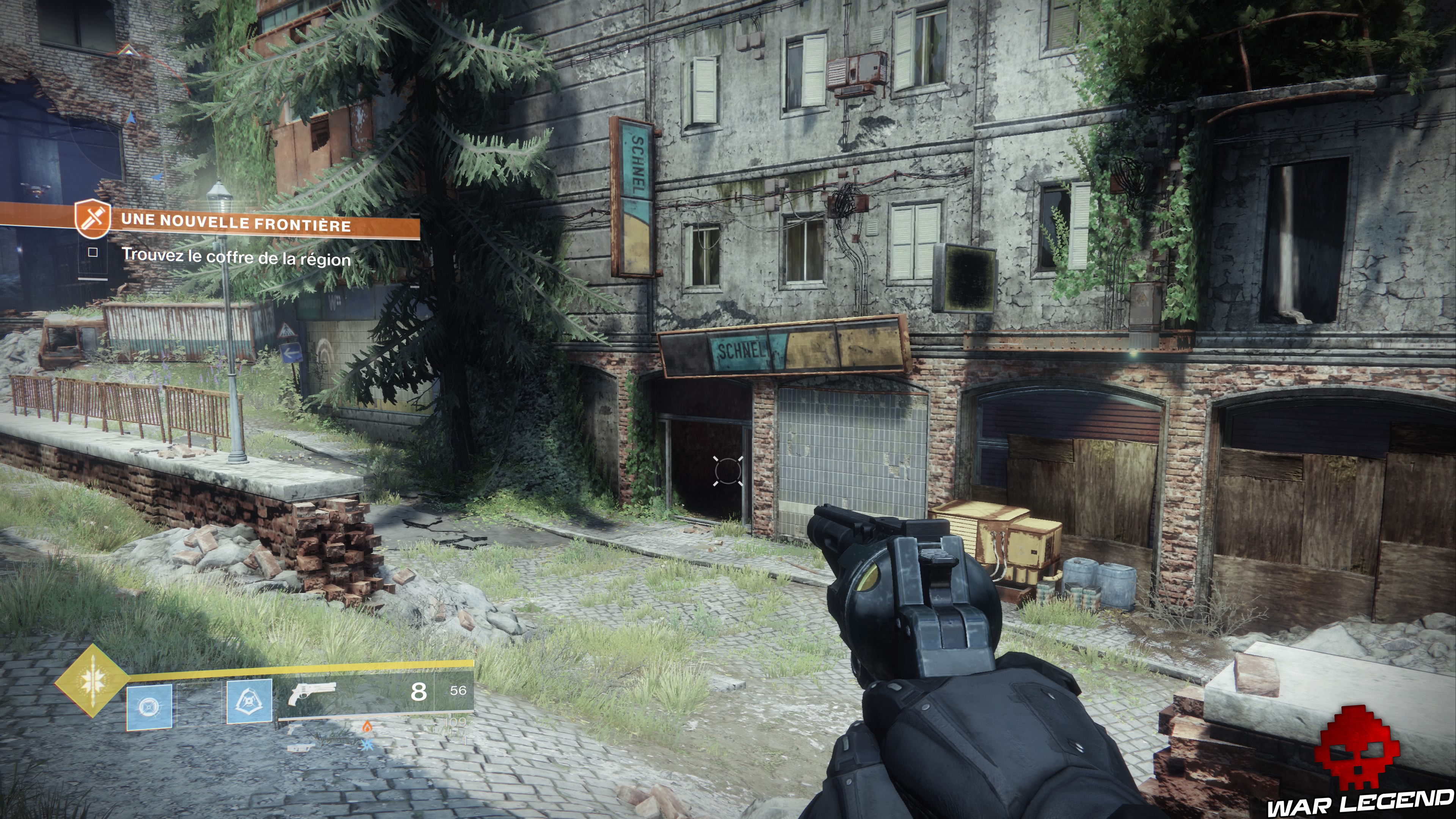
Task: Trigger the blue shield-shaped class ability
Action: coord(249,702)
